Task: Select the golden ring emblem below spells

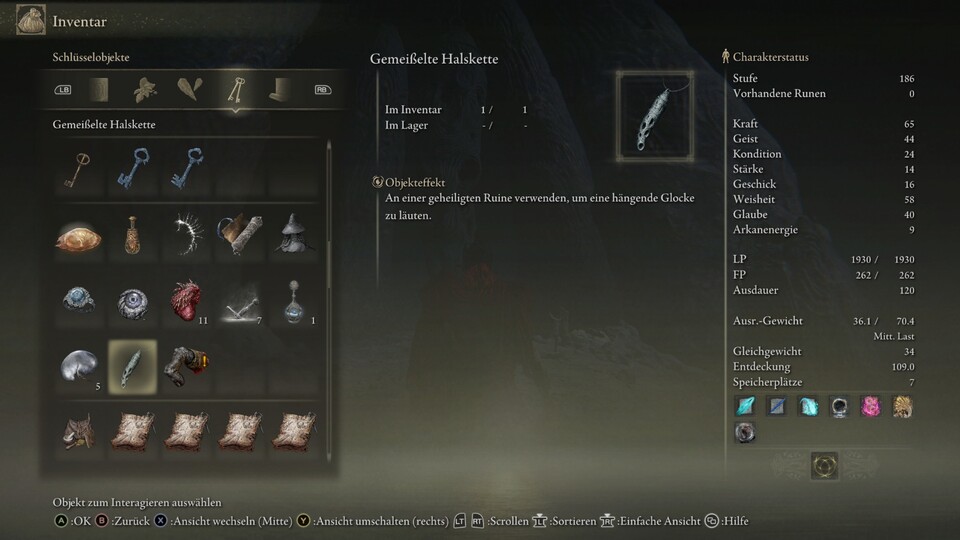Action: (x=825, y=465)
